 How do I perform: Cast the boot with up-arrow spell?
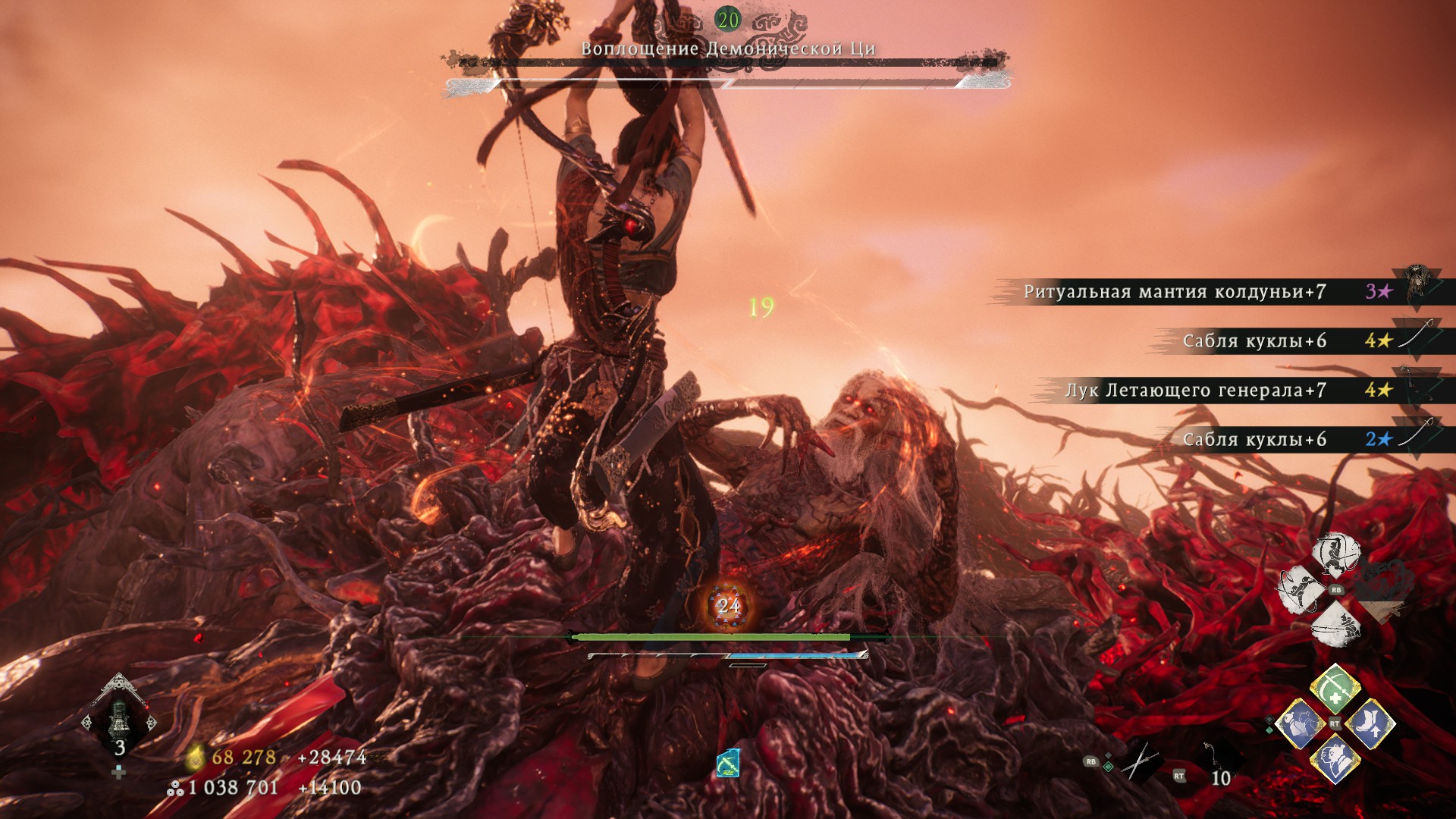pyautogui.click(x=1371, y=723)
